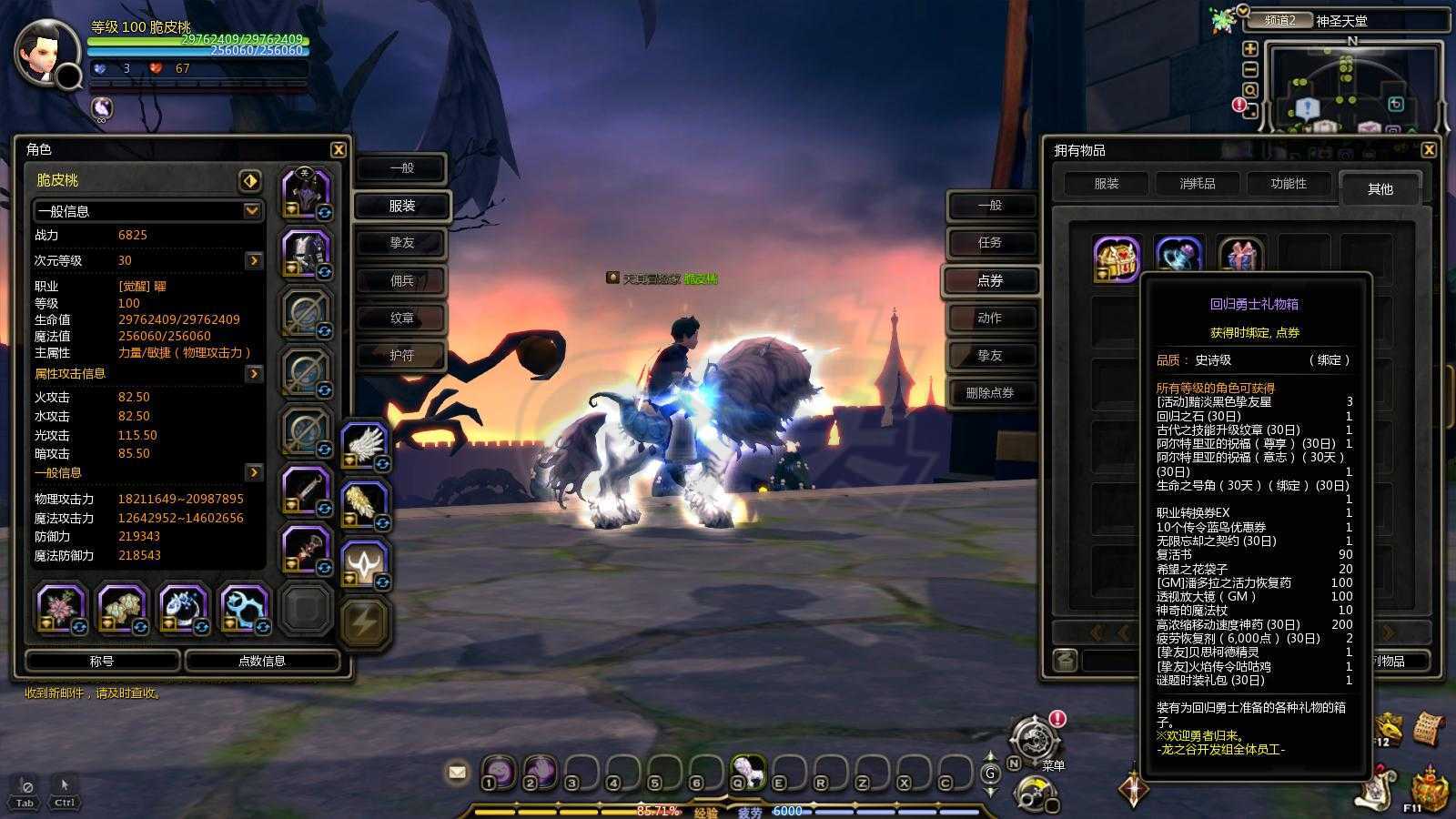Click the 称号 button
Screen dimensions: 1456x819
click(x=102, y=662)
